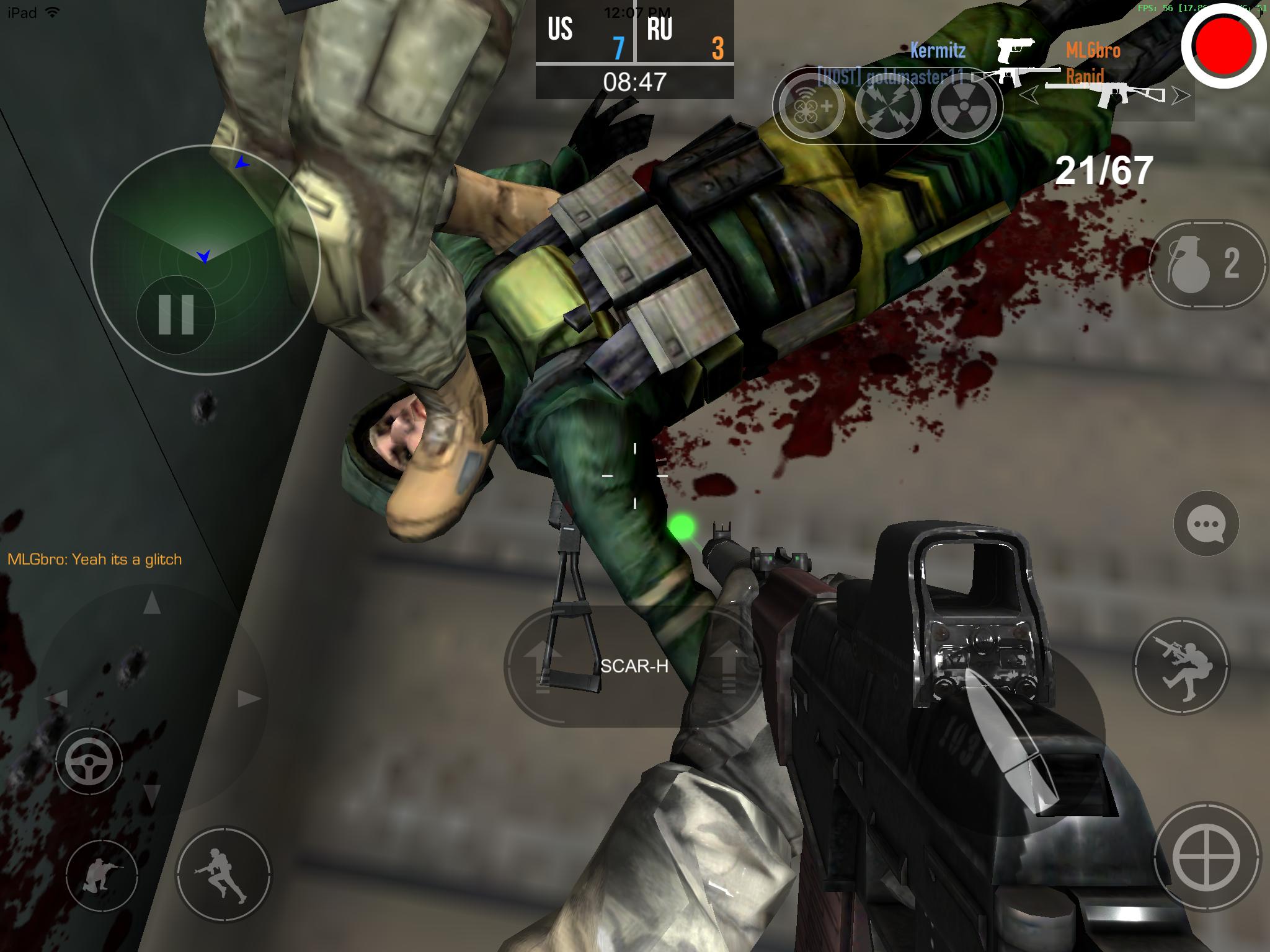Aim down sights with crosshair button
The image size is (1270, 952).
pos(1207,858)
